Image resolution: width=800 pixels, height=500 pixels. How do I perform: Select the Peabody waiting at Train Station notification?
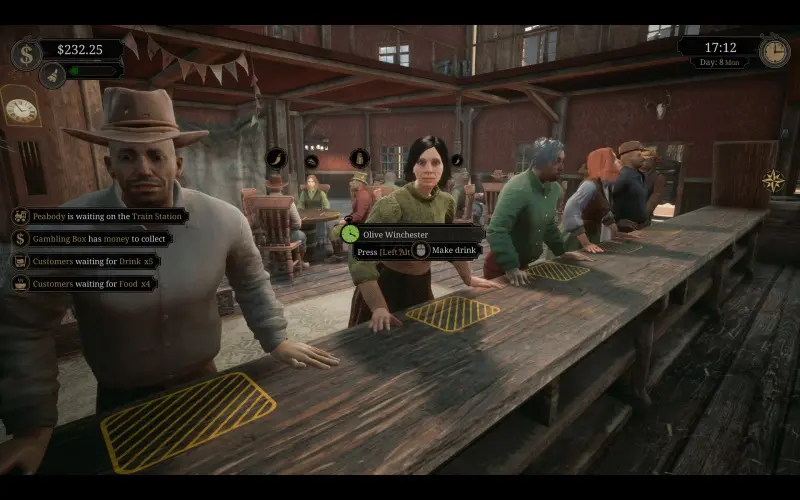point(100,216)
